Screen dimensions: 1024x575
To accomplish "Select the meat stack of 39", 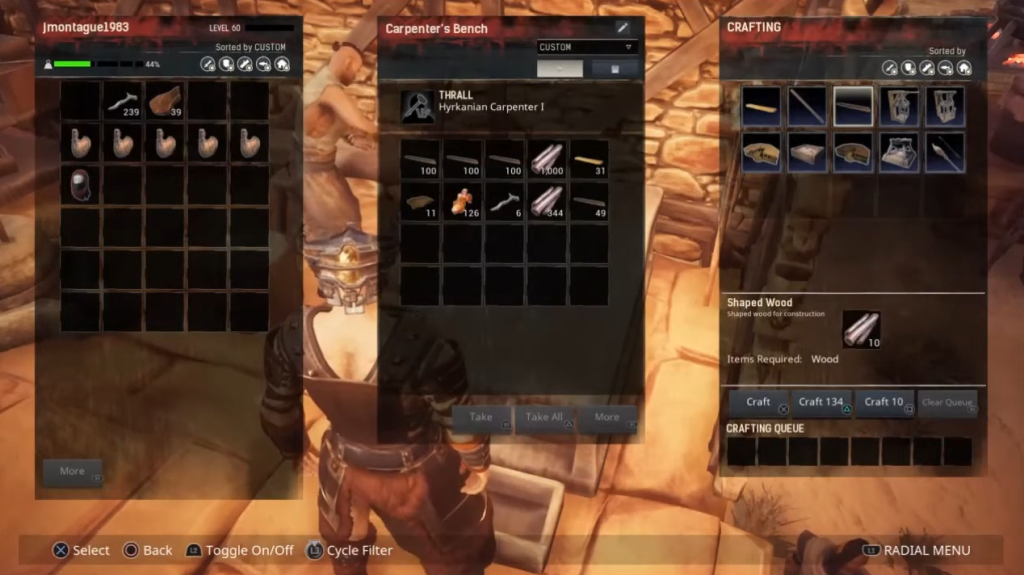I will pos(166,101).
